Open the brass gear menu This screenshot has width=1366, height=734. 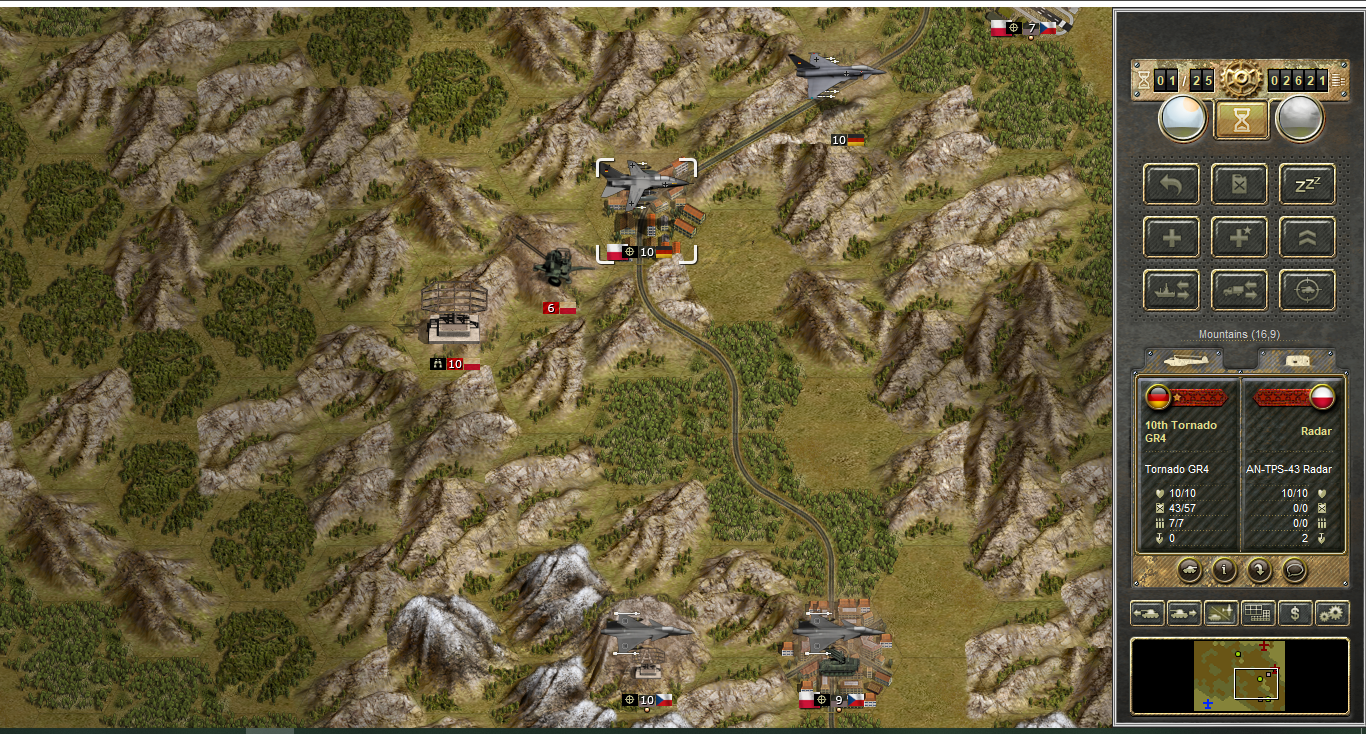coord(1241,77)
